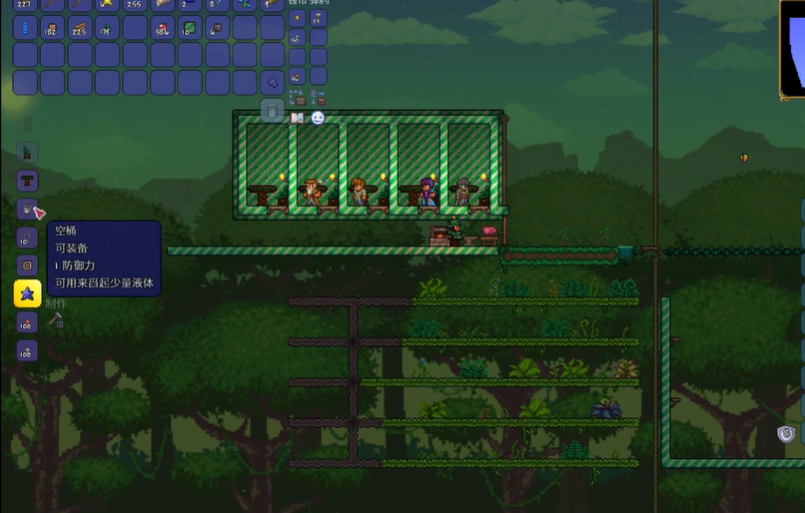
Task: Open the crafting window hammer icon
Action: (x=56, y=320)
